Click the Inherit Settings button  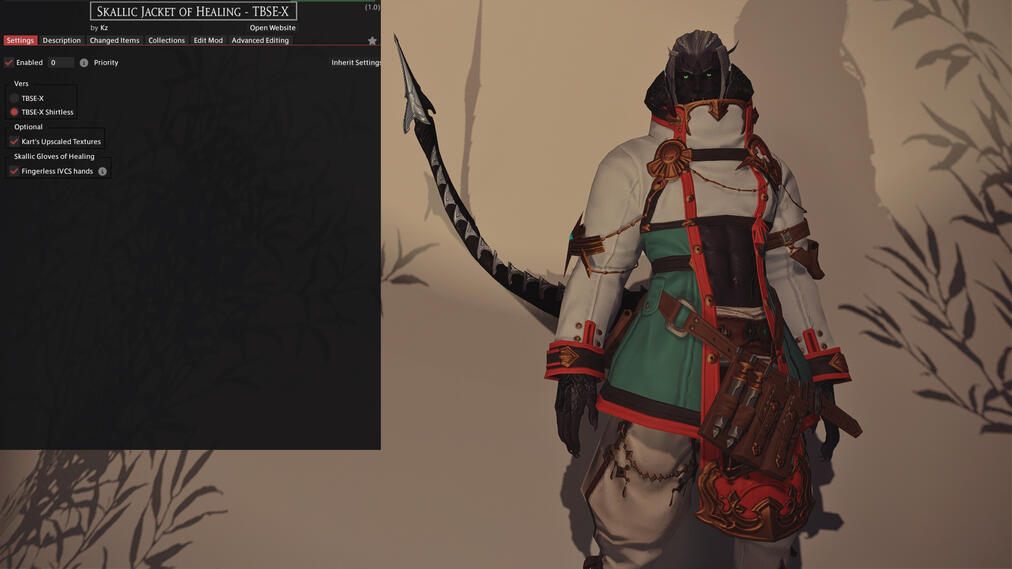pos(356,62)
